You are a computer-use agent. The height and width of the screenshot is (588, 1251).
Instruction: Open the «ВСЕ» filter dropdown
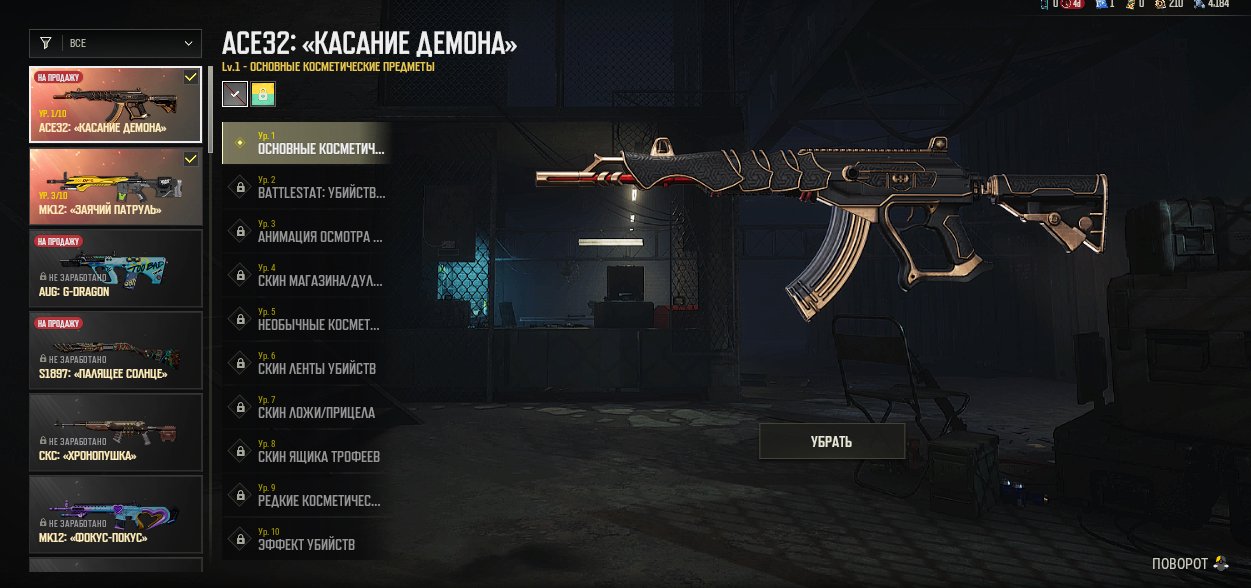pyautogui.click(x=117, y=43)
